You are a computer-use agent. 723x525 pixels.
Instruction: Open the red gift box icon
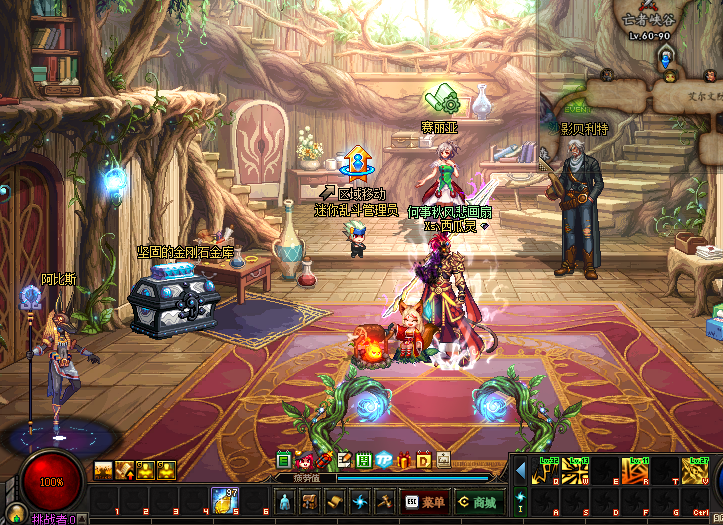[x=404, y=460]
